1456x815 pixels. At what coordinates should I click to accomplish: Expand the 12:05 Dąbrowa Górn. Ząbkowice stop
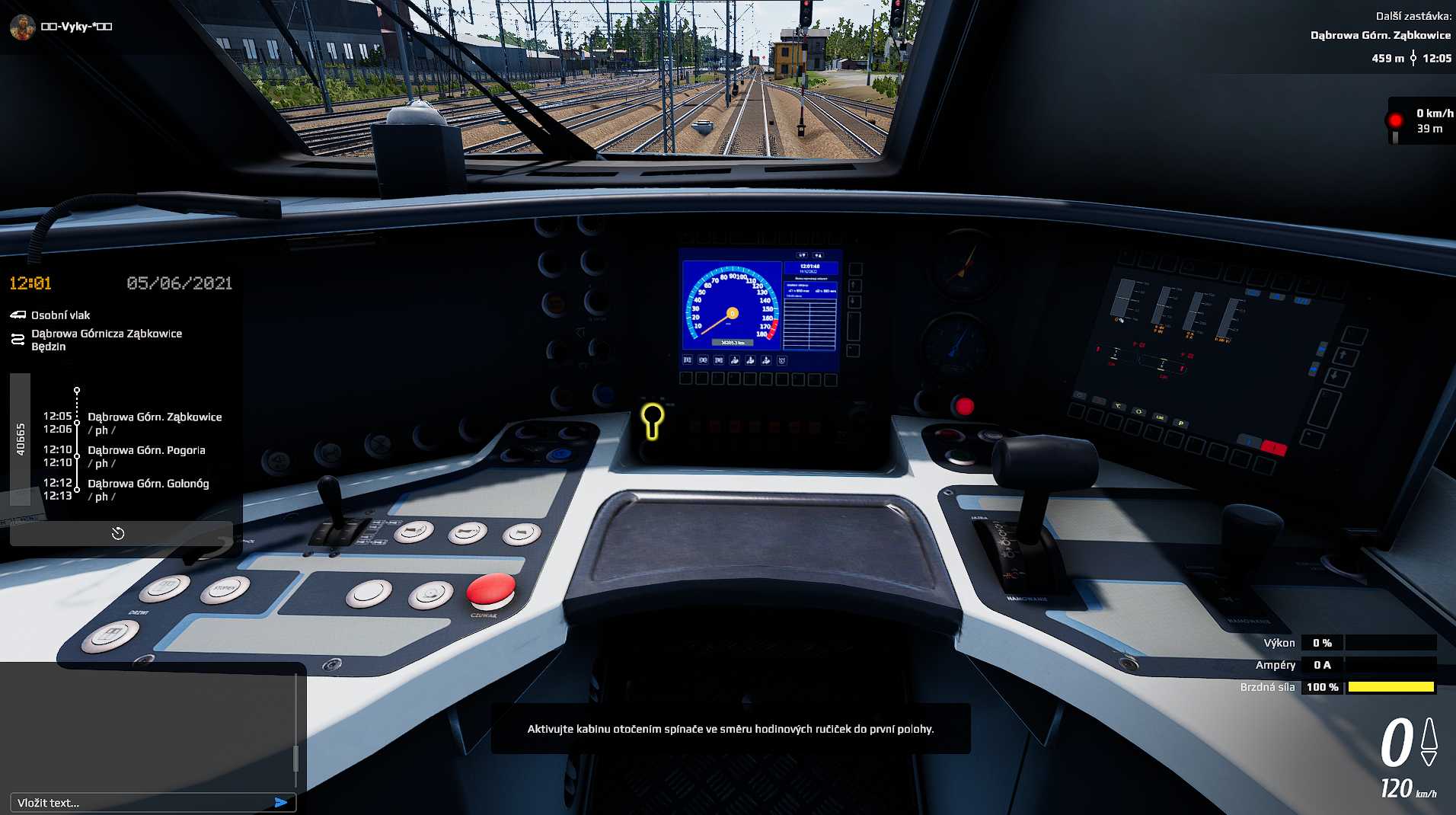[155, 417]
